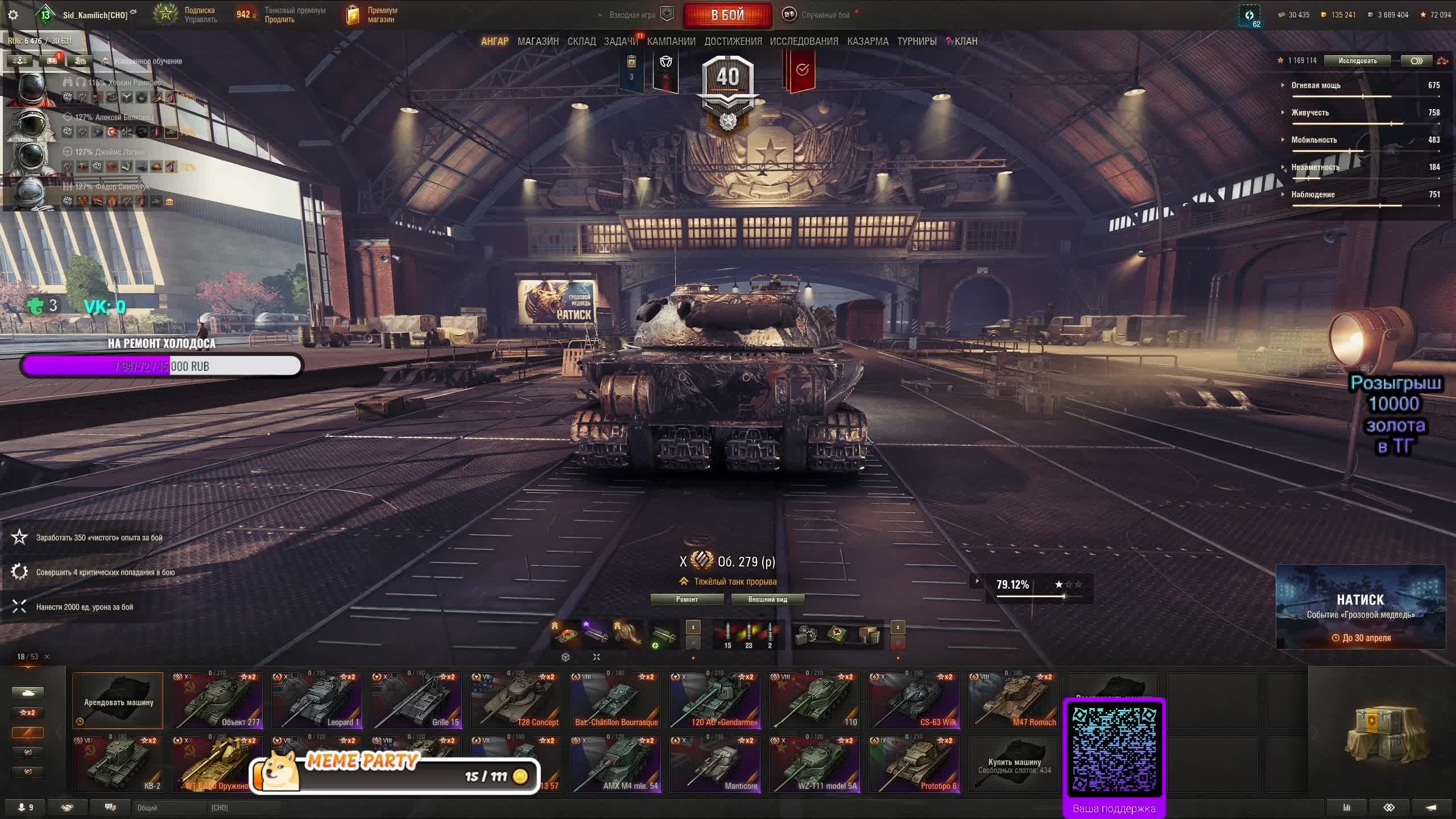This screenshot has width=1456, height=819.
Task: Open the settings gear icon
Action: click(13, 15)
